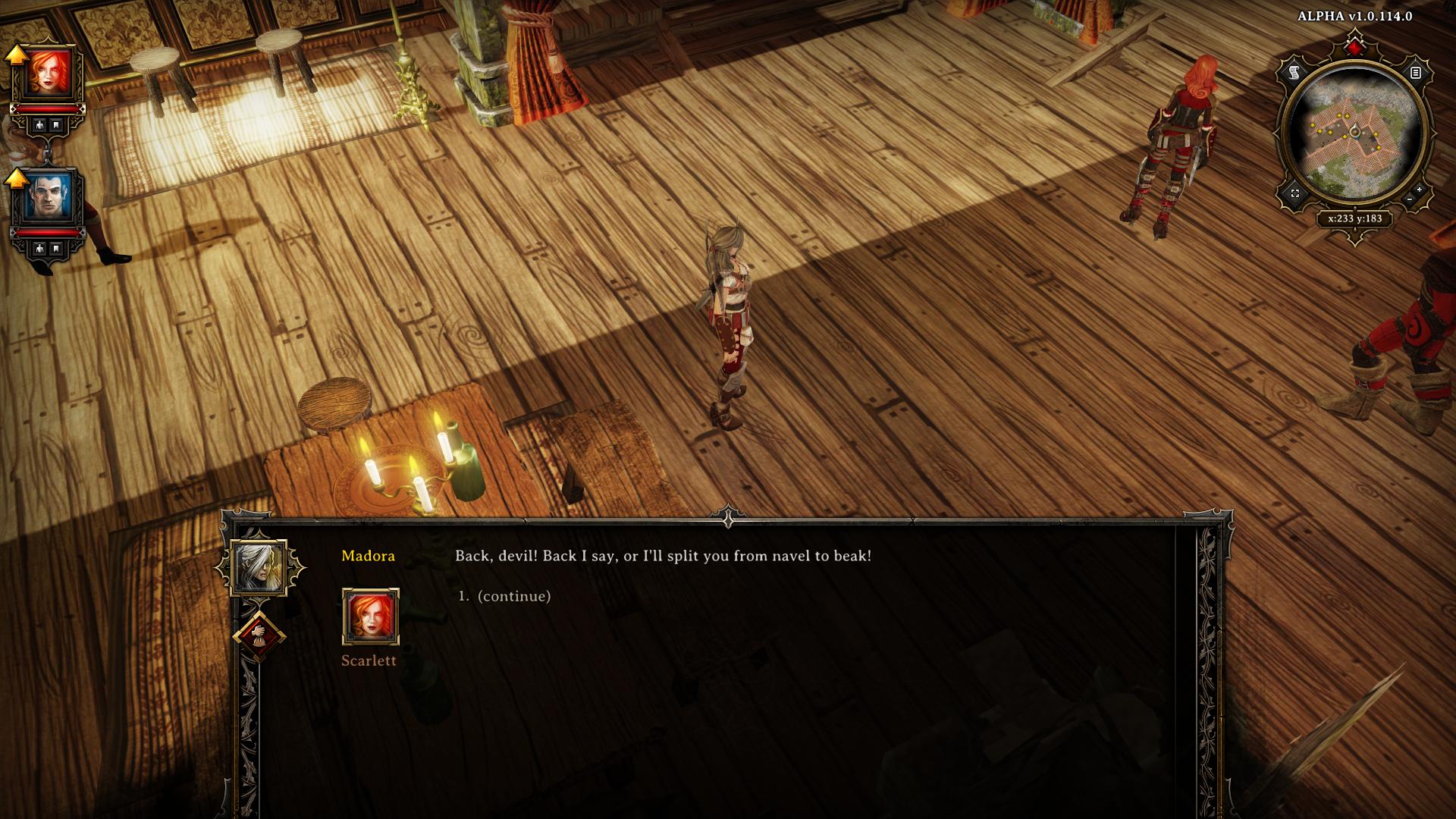
Task: Click the male hero's level-up arrow
Action: pos(16,178)
